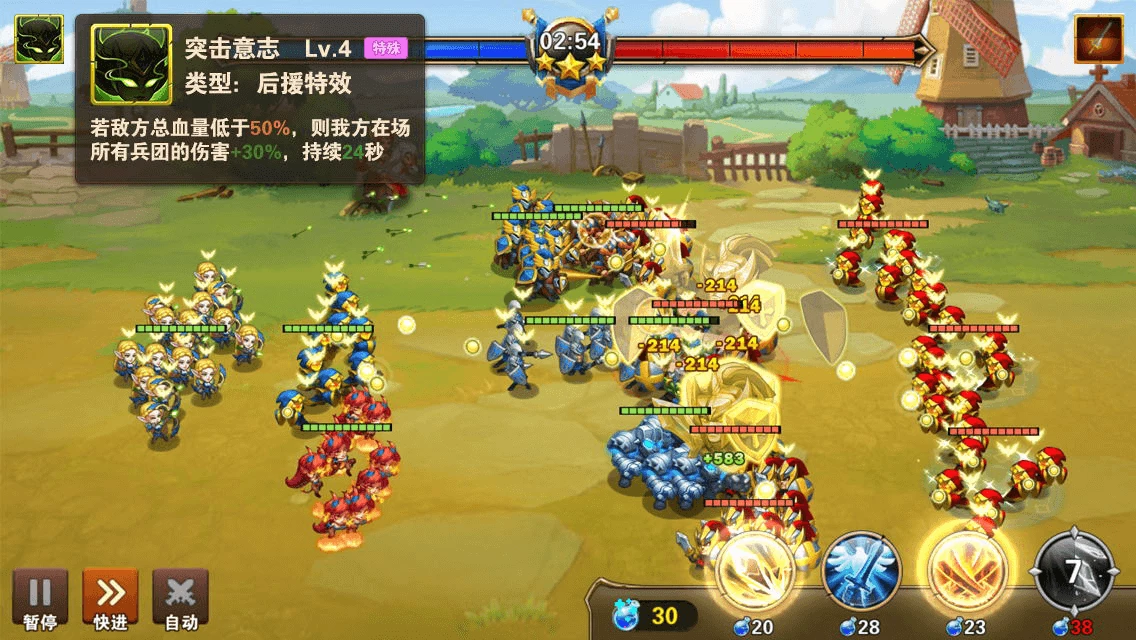Use the orange slash skill costing 23

(x=967, y=572)
